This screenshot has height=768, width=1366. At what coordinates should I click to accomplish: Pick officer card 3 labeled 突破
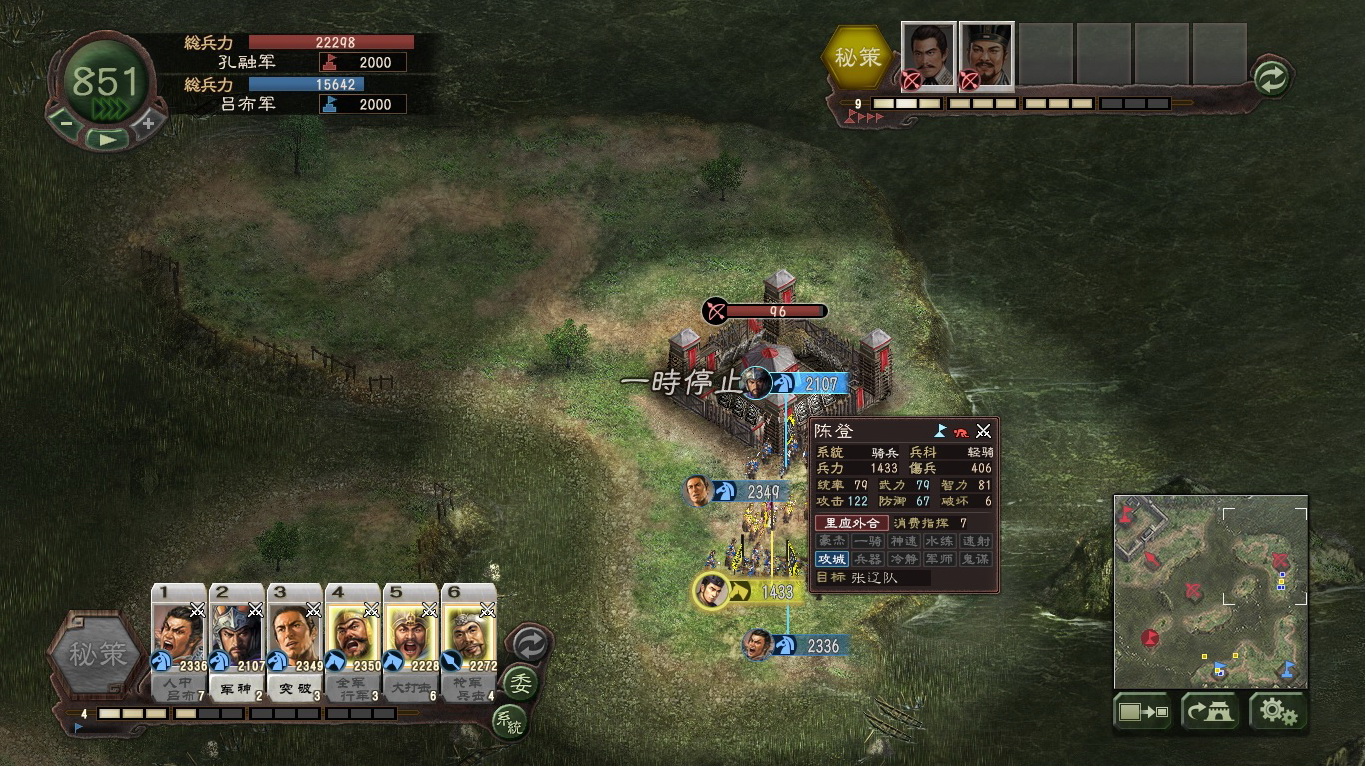click(x=295, y=640)
